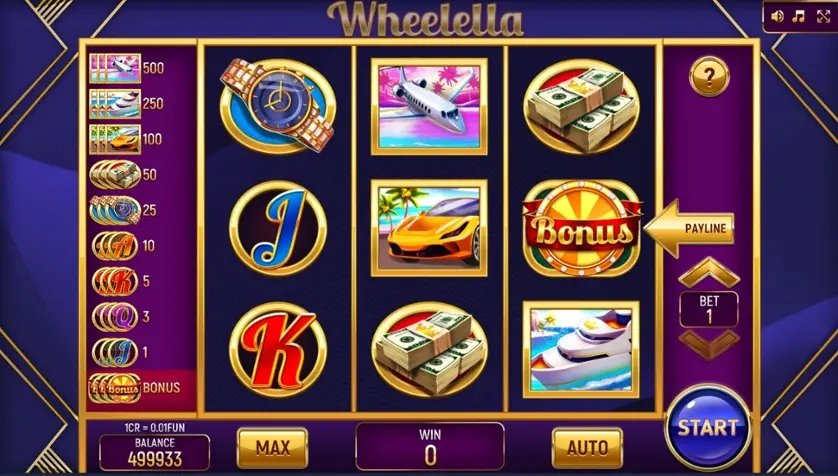Toggle the sound speaker icon
838x476 pixels.
[777, 16]
